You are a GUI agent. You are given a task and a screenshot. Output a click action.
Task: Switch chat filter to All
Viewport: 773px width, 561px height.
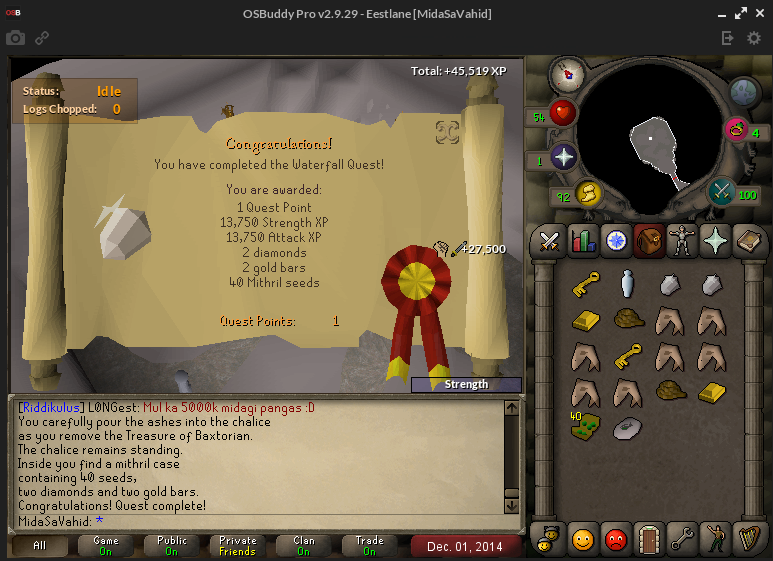[40, 546]
